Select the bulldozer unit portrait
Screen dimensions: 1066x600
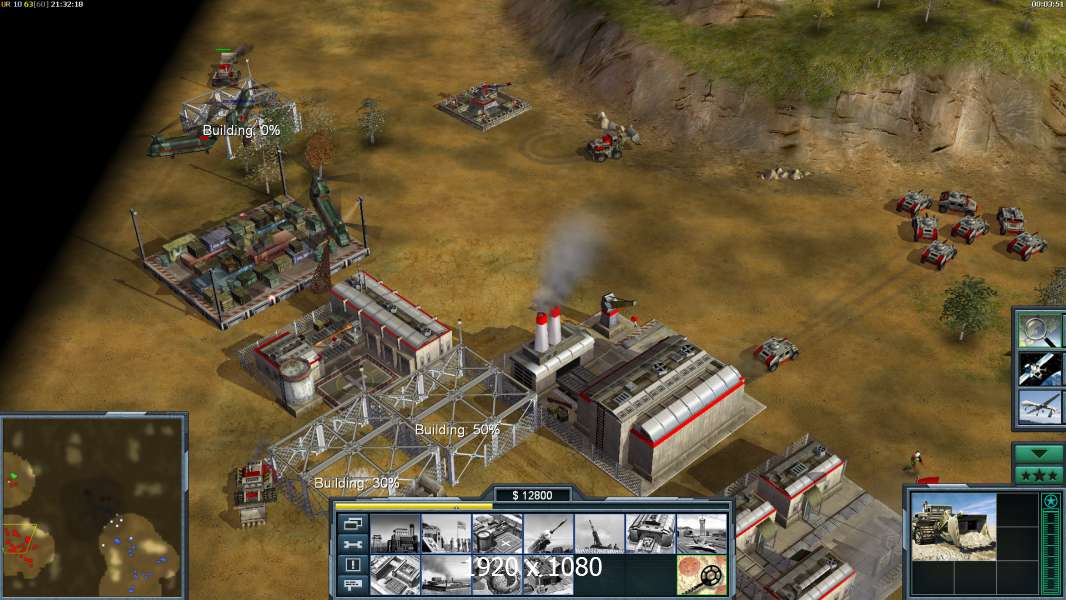(953, 526)
